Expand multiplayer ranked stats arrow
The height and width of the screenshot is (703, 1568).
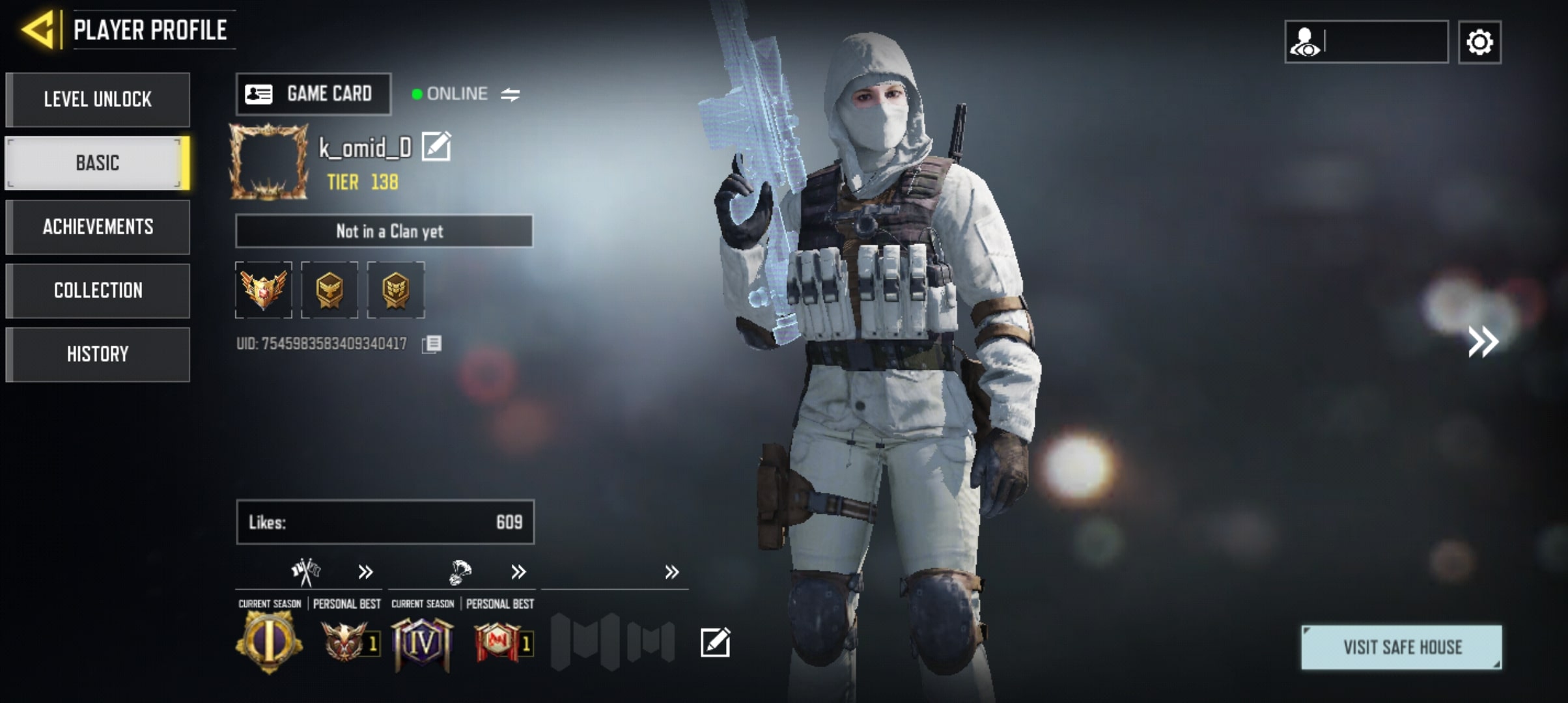click(x=365, y=572)
